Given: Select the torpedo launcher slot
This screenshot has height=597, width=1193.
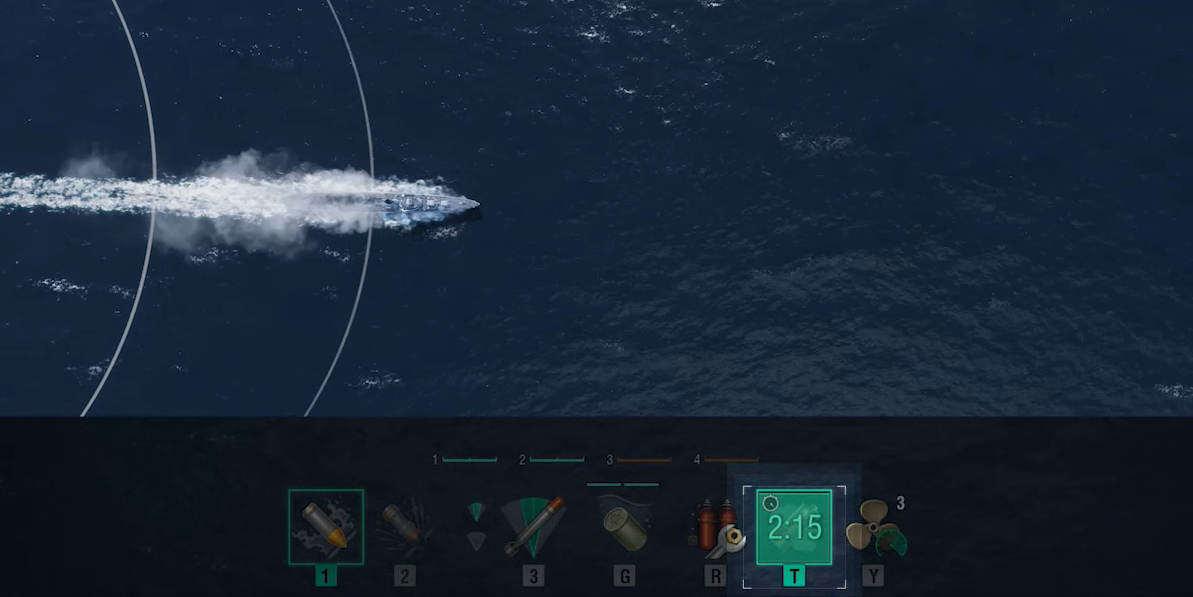Looking at the screenshot, I should (534, 527).
